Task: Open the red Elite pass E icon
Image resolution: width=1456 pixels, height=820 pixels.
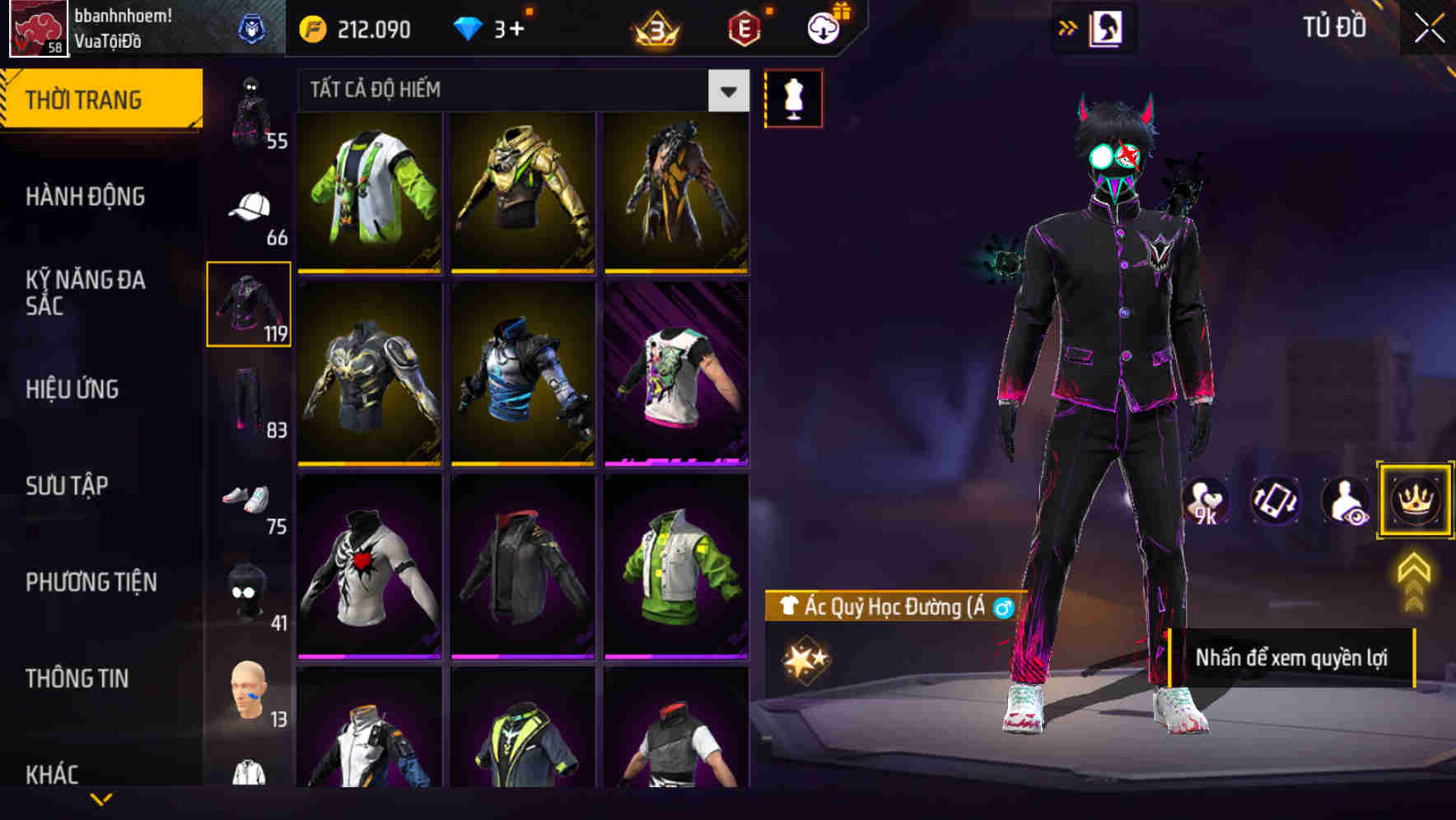Action: (745, 26)
